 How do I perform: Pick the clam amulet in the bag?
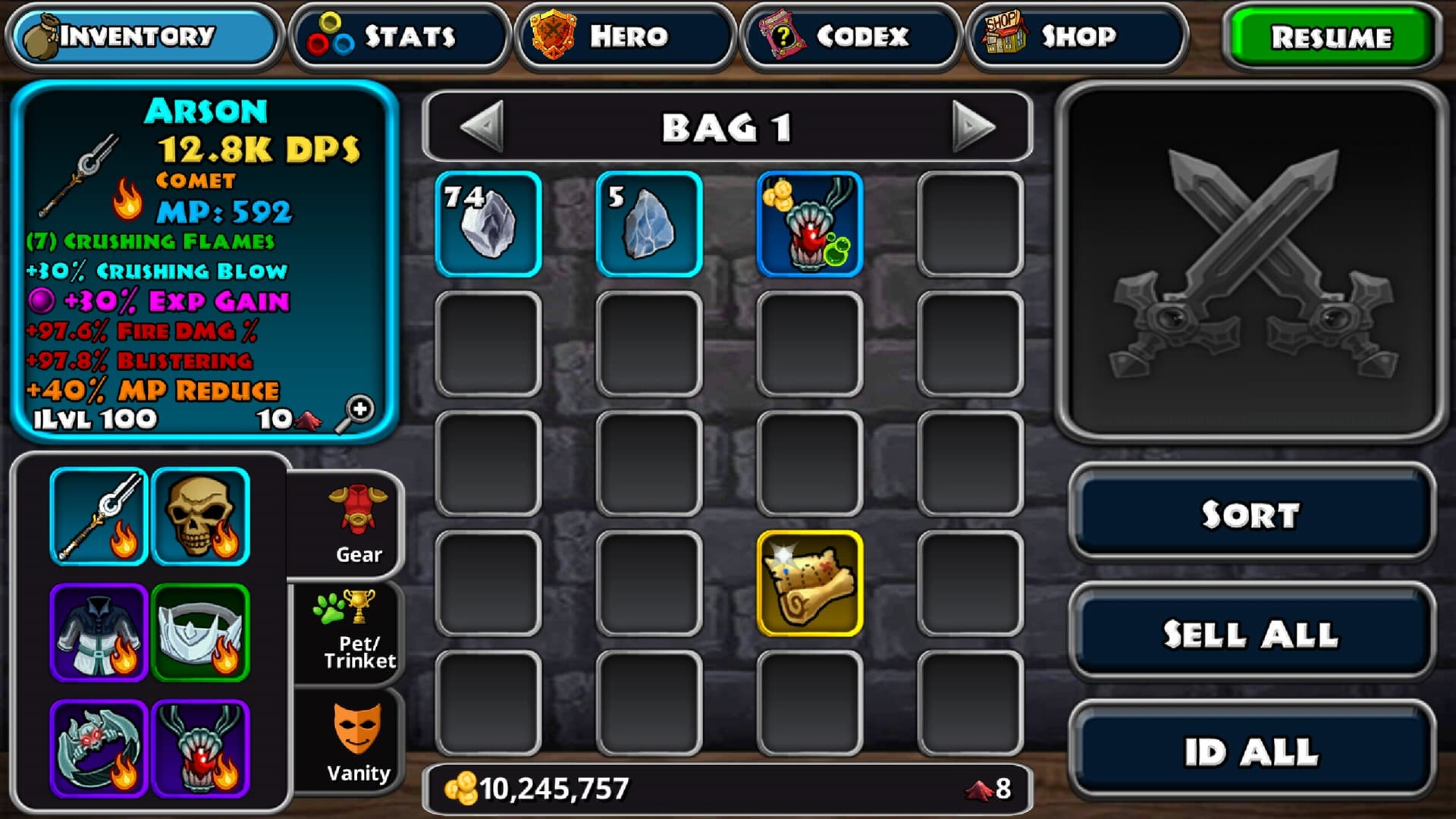tap(810, 224)
